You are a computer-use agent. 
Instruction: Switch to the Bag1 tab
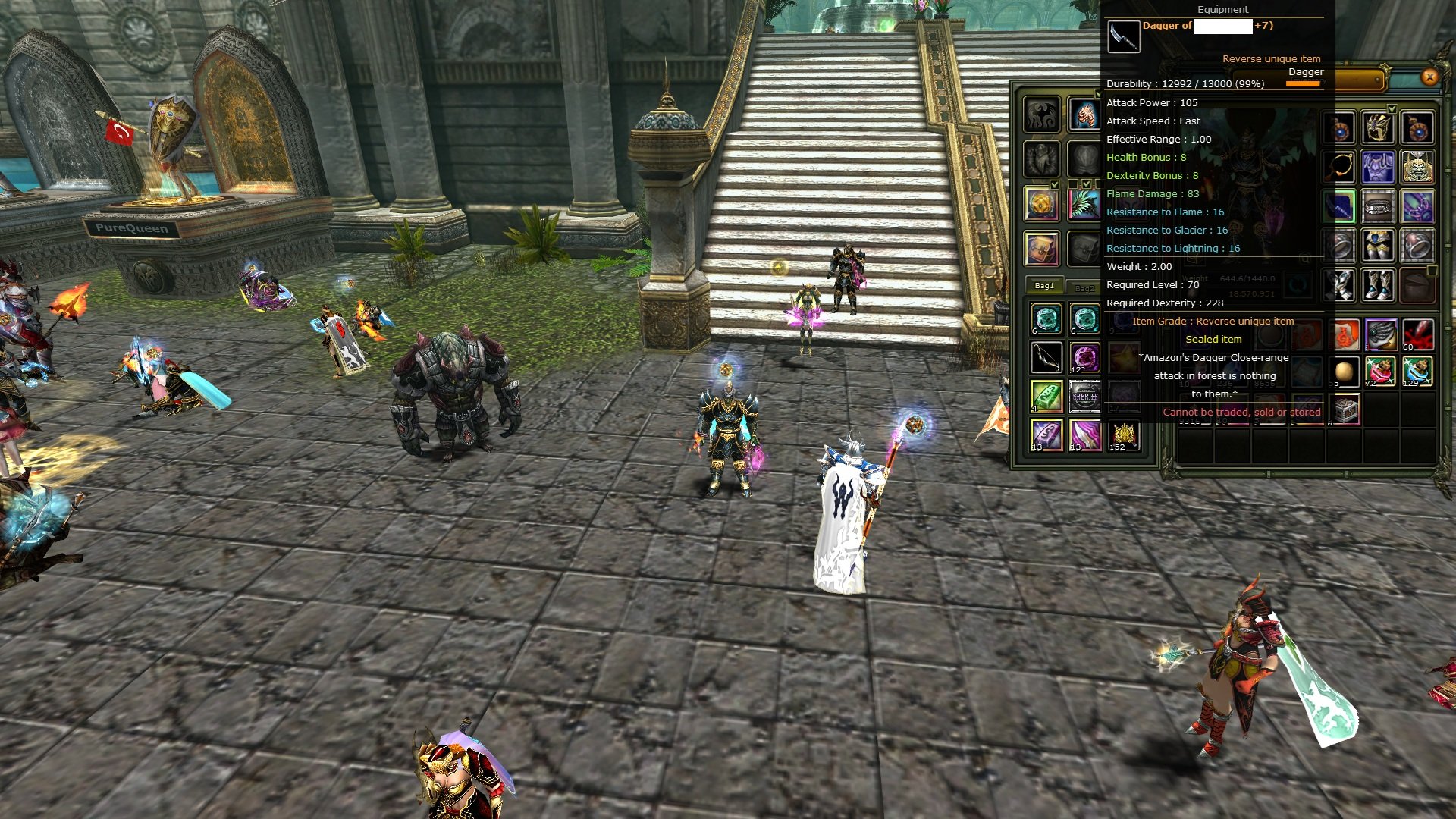1045,286
